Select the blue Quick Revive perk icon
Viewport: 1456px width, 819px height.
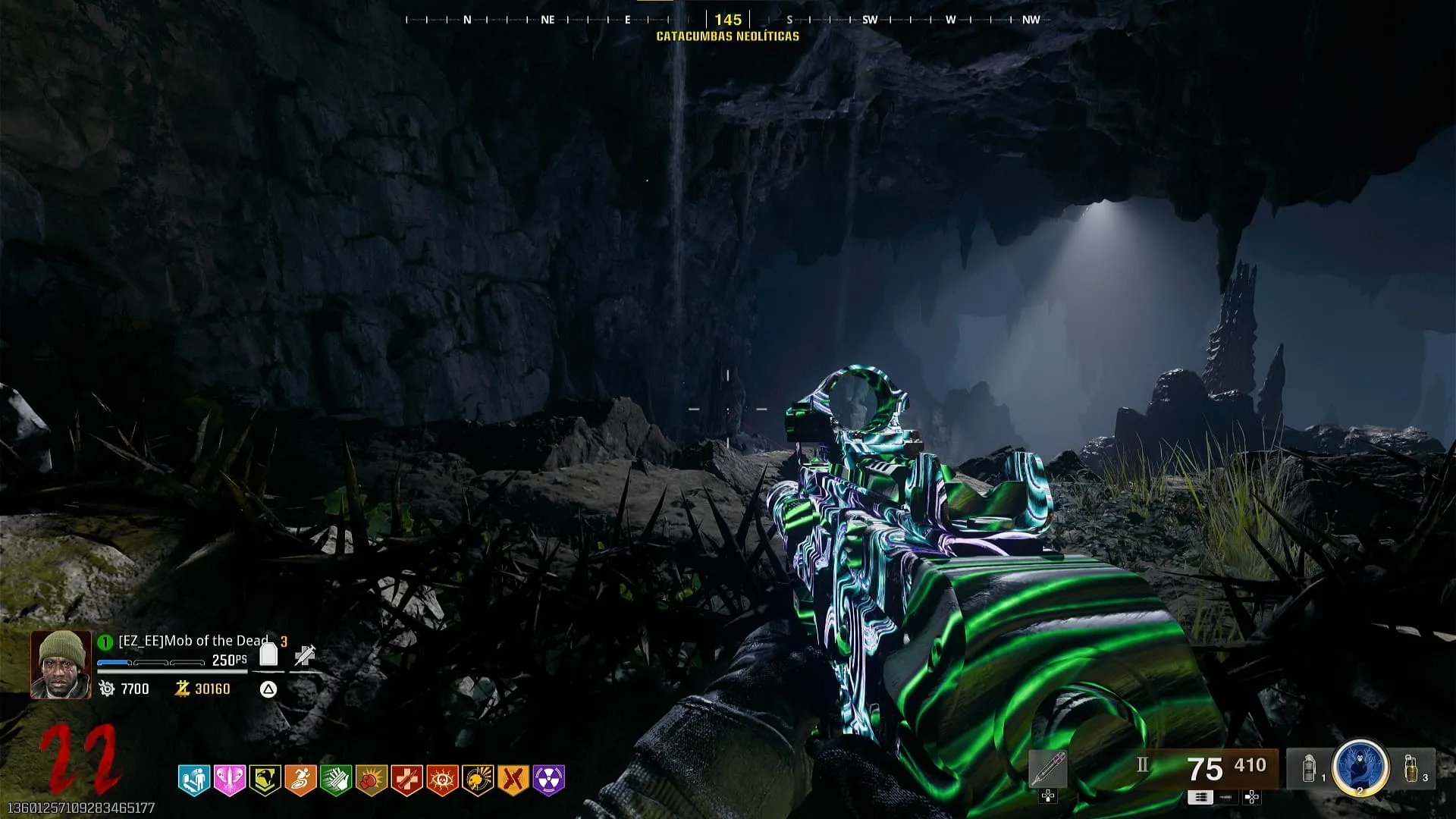click(194, 780)
